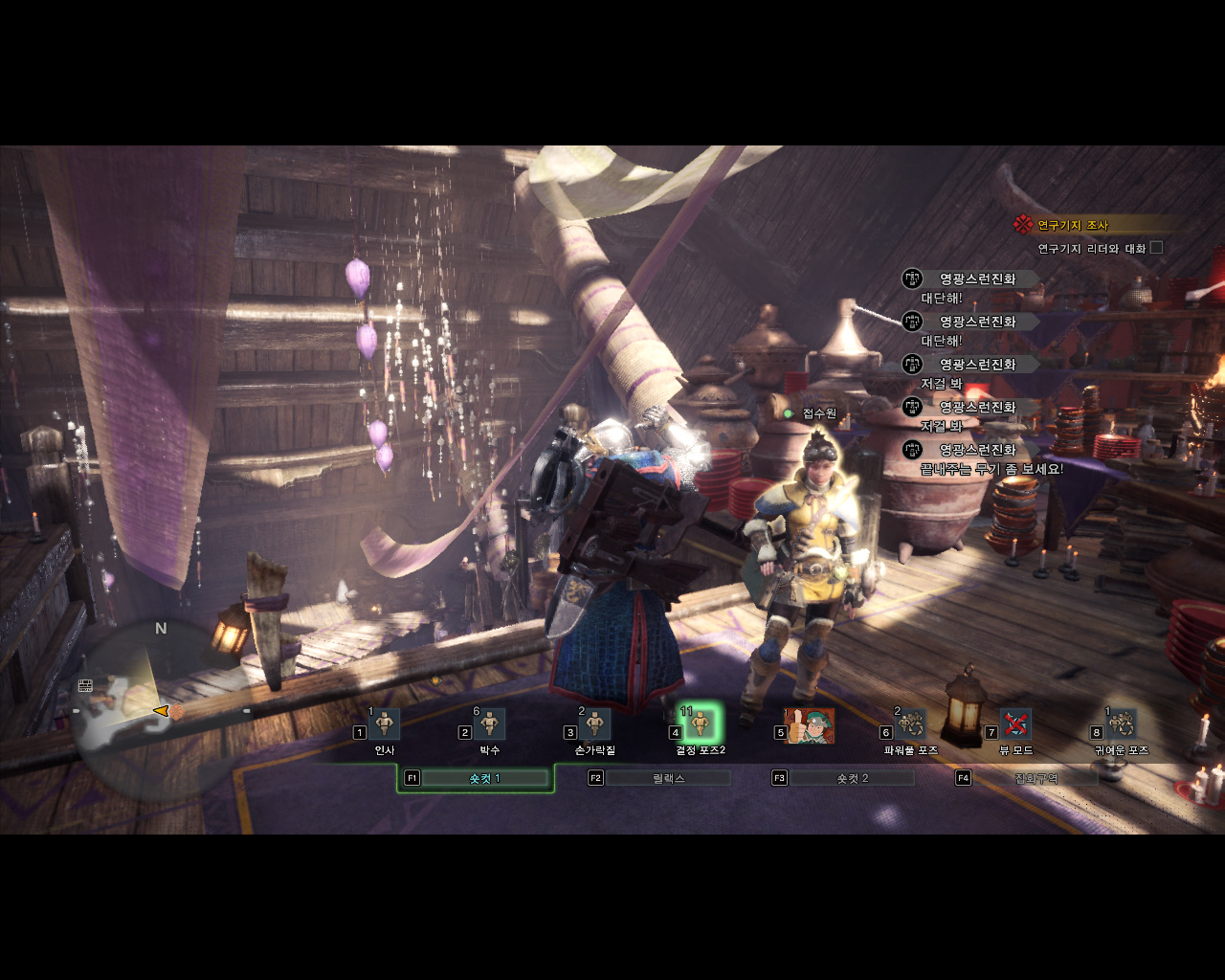The height and width of the screenshot is (980, 1225).
Task: Click the 끝내주는 무기 좀 보세요! chat message
Action: tap(991, 469)
